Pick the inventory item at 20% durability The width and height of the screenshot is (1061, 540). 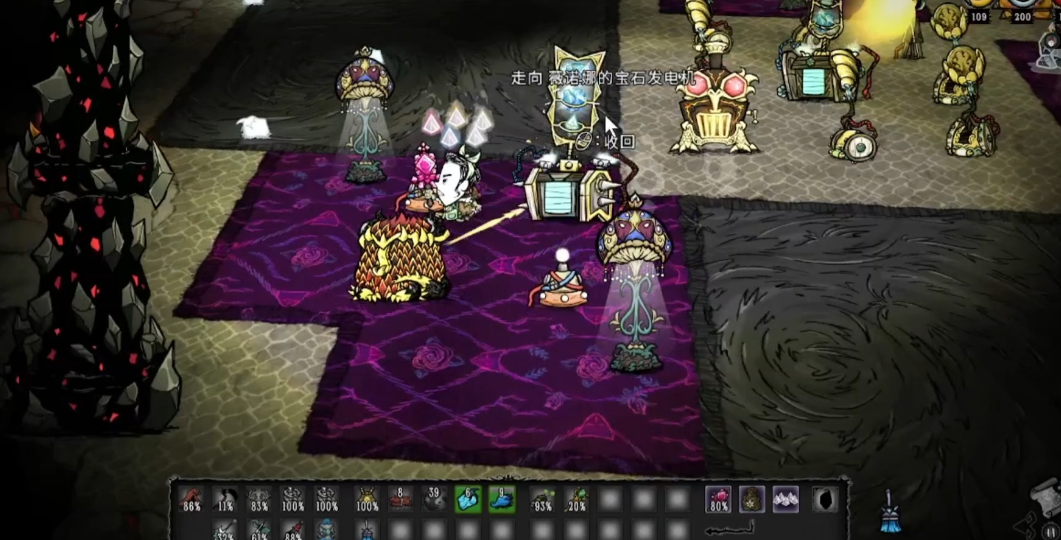pos(577,498)
